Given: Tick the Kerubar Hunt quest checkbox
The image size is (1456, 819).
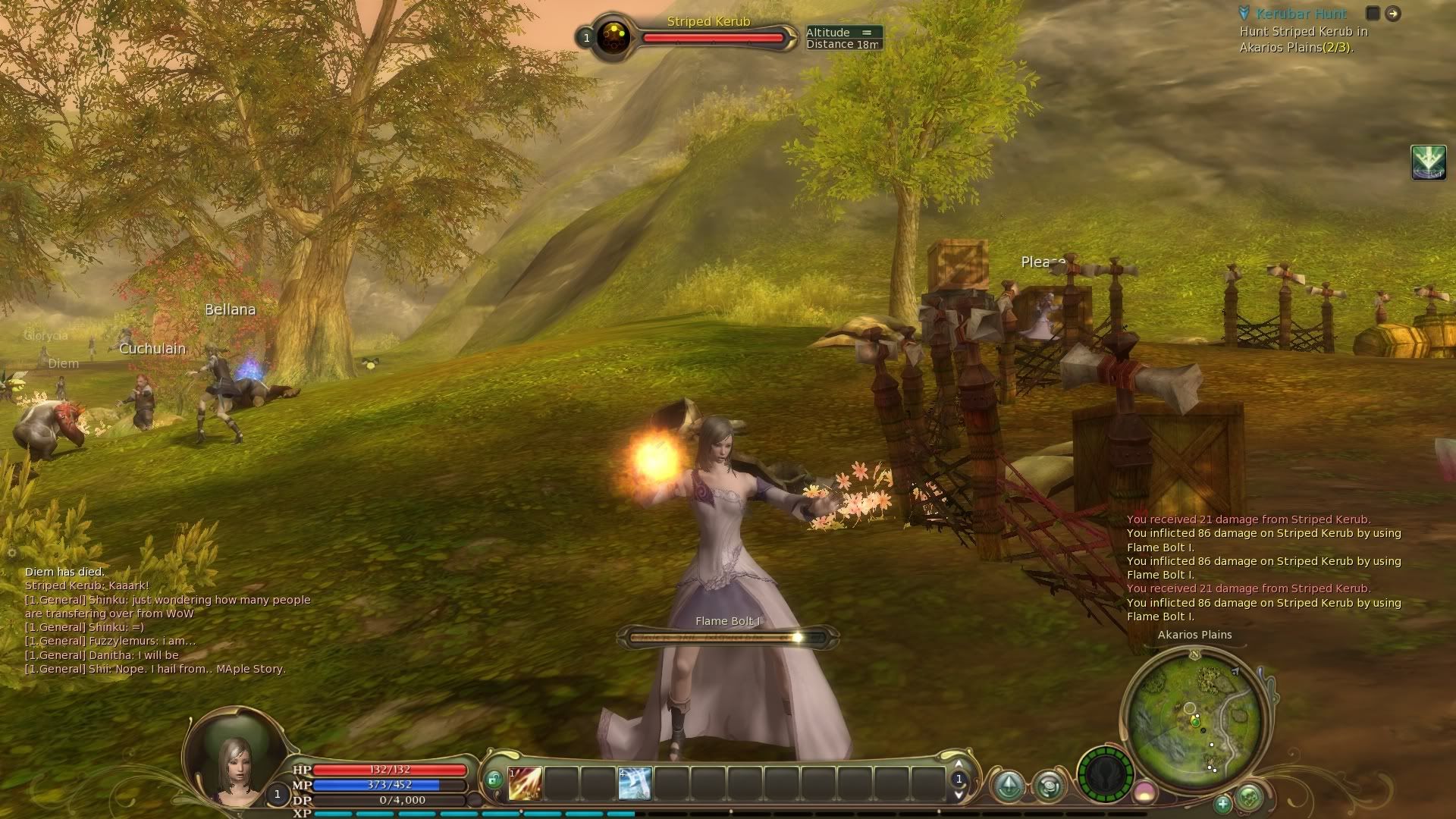Looking at the screenshot, I should coord(1373,13).
